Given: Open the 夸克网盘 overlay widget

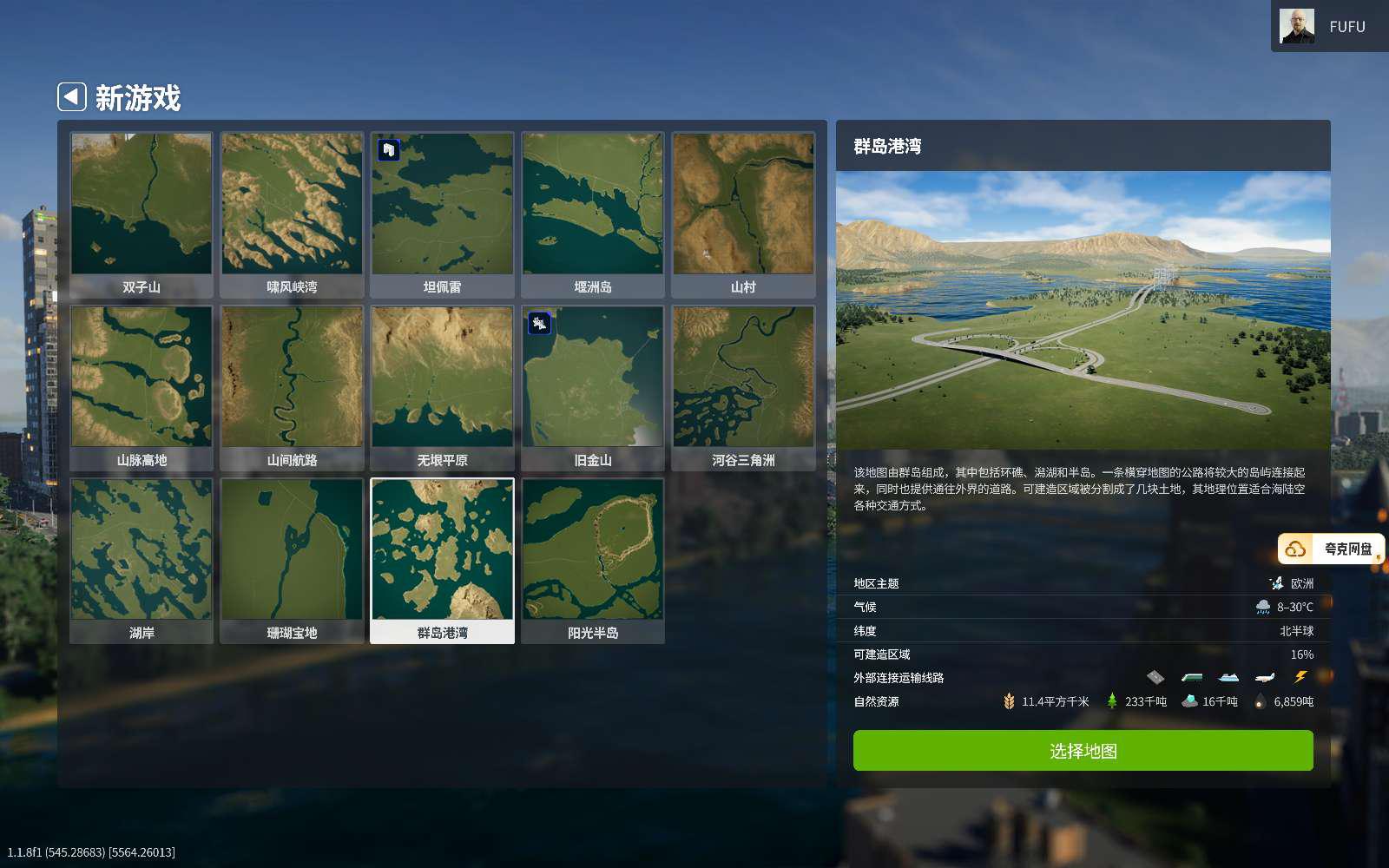Looking at the screenshot, I should [x=1332, y=549].
